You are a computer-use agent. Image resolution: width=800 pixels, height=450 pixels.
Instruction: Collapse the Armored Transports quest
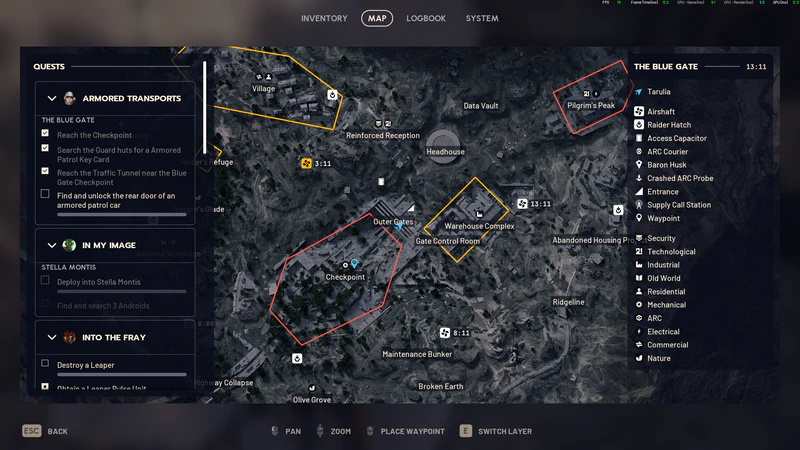tap(53, 98)
